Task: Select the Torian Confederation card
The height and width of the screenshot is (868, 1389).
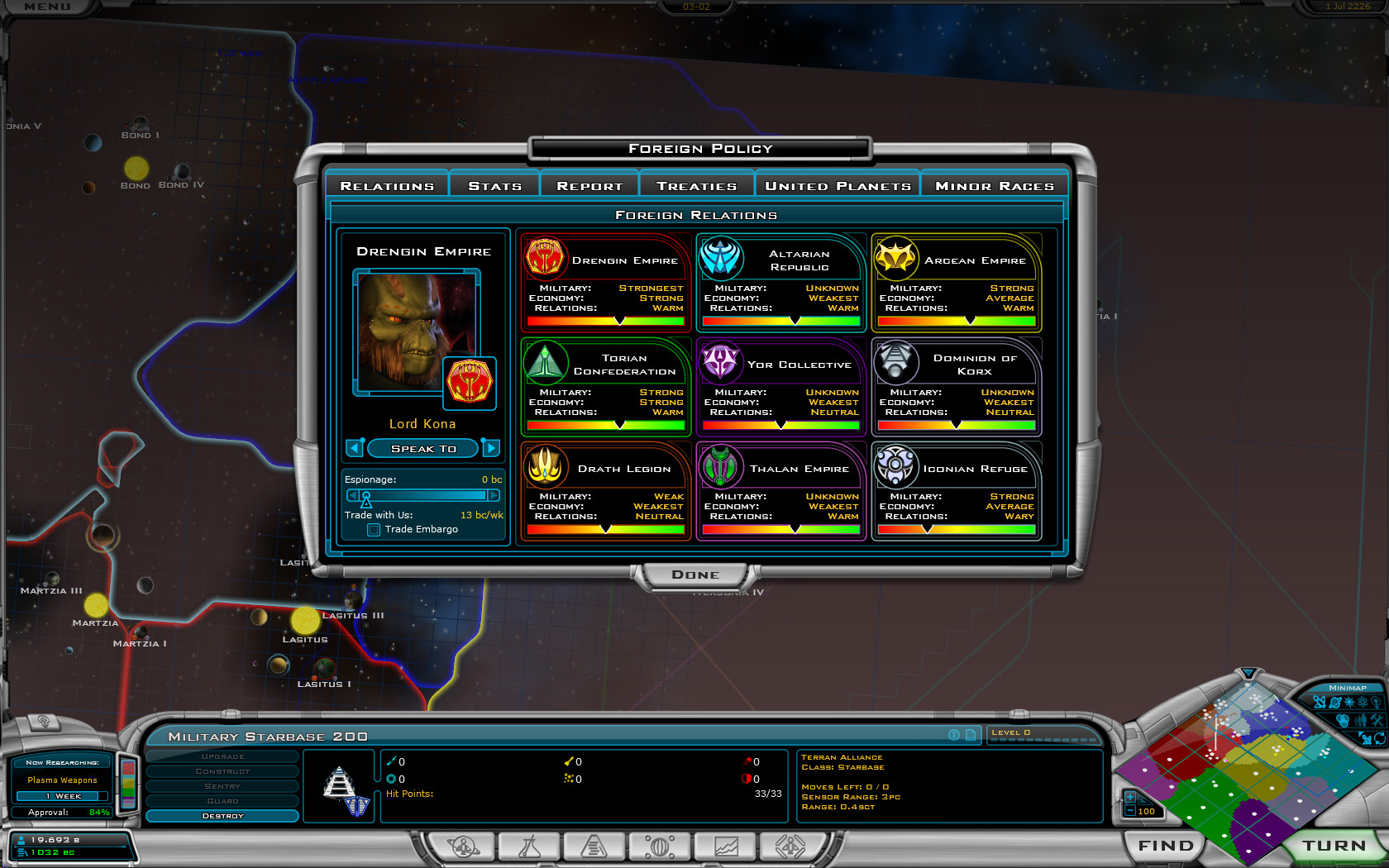Action: tap(606, 386)
